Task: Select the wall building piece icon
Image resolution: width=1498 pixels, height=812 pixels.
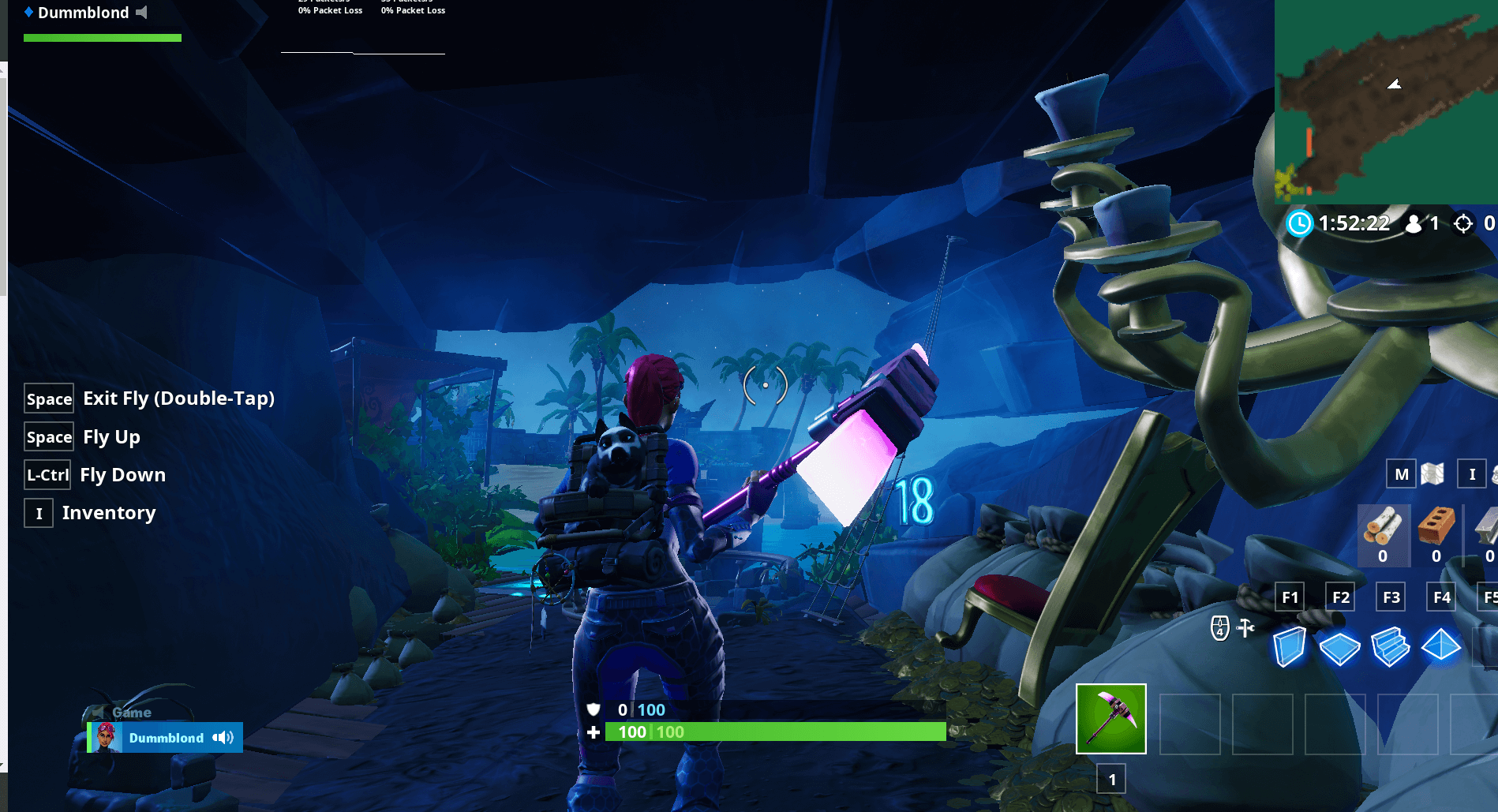Action: pyautogui.click(x=1290, y=646)
